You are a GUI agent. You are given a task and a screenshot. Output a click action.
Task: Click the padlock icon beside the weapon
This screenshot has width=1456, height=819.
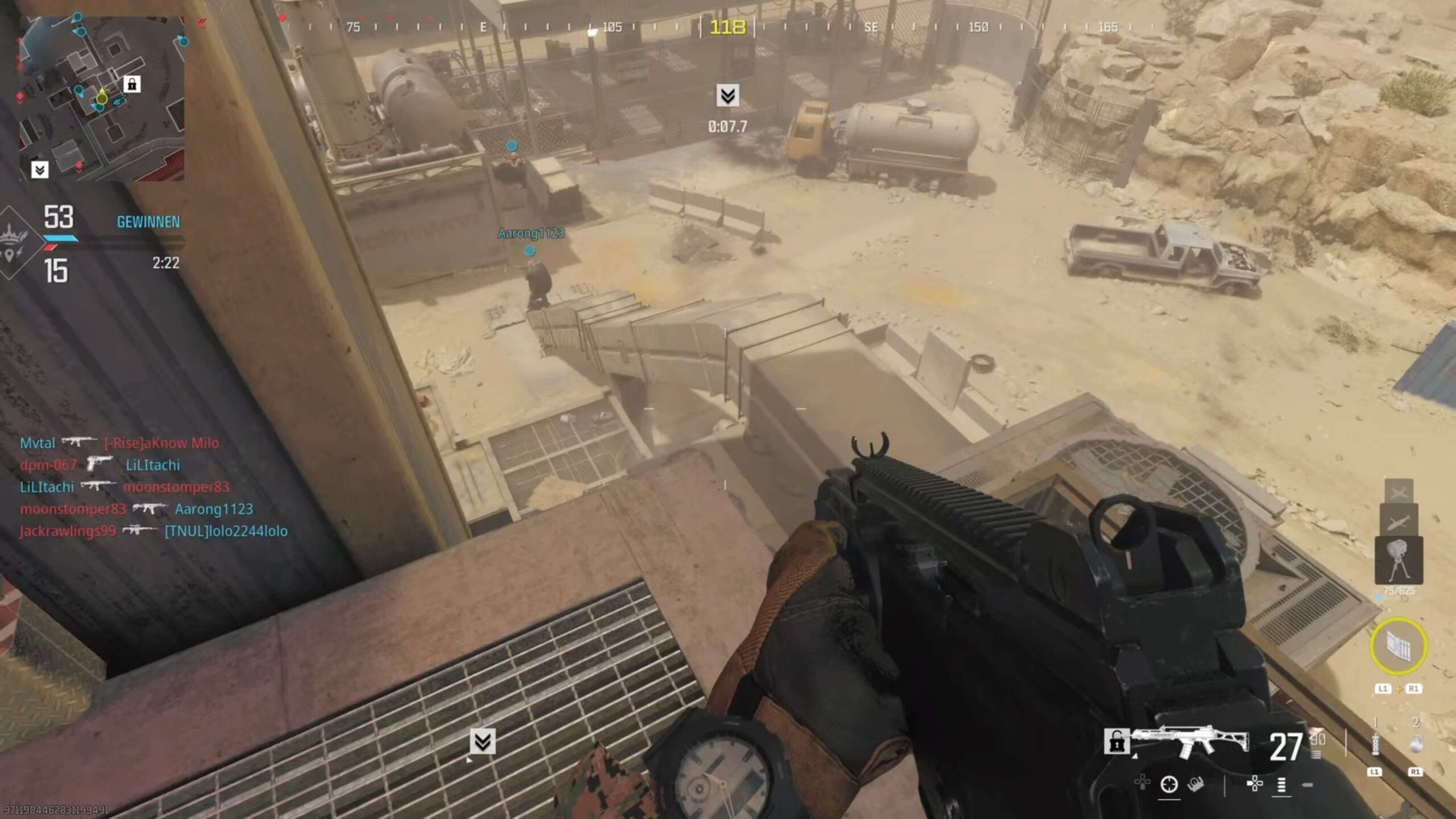click(x=1116, y=742)
